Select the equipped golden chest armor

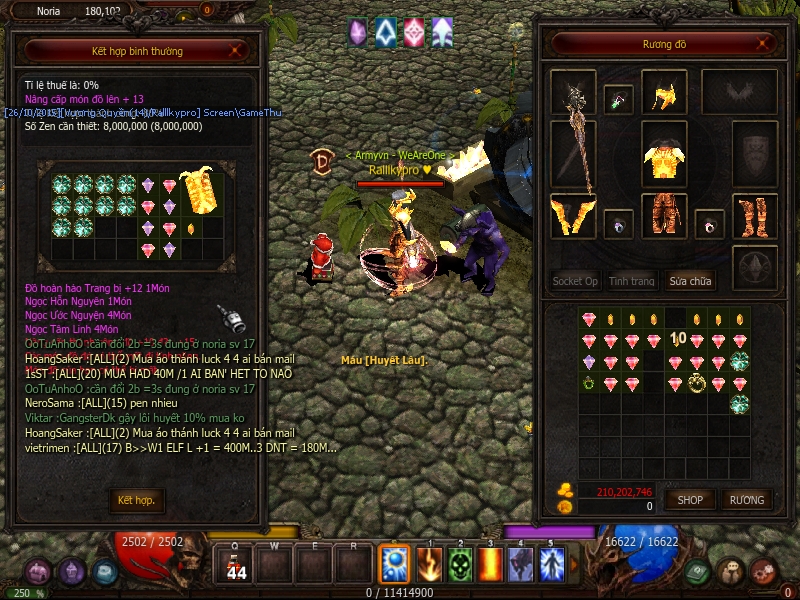663,158
